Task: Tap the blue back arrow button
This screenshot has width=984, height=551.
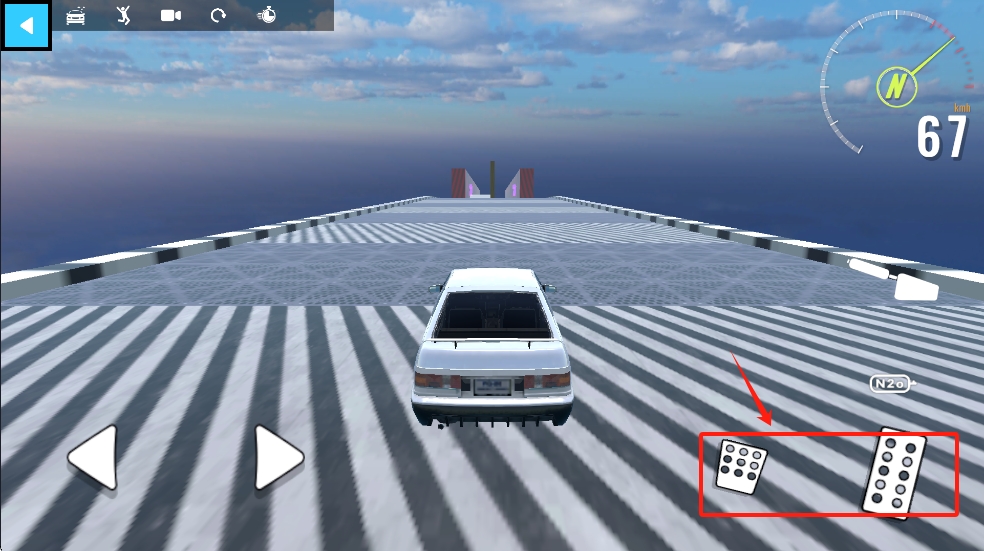Action: click(x=26, y=25)
